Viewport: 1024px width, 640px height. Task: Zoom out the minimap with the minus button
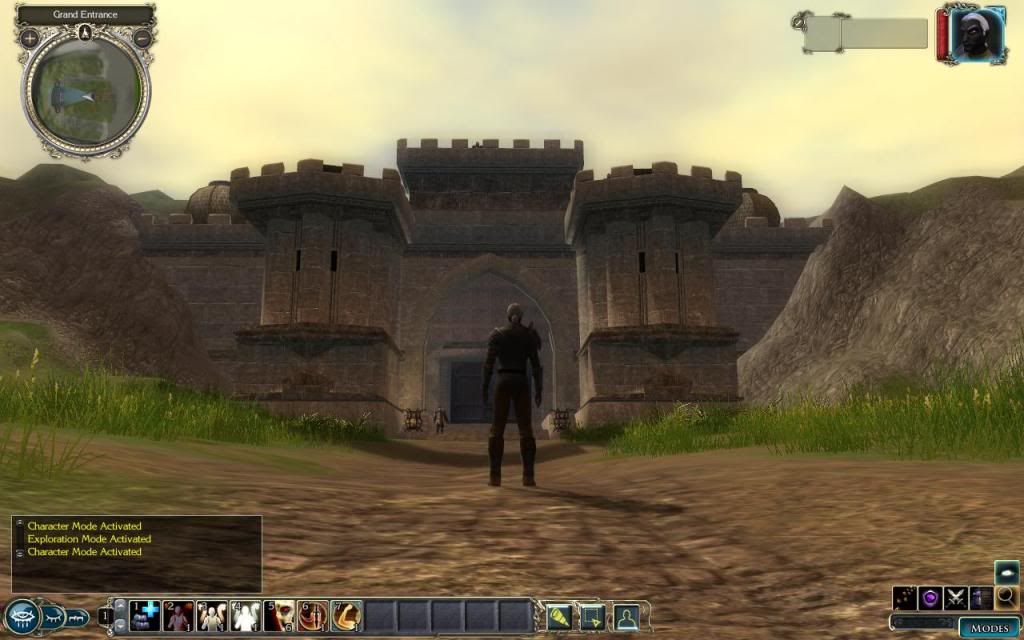point(142,38)
